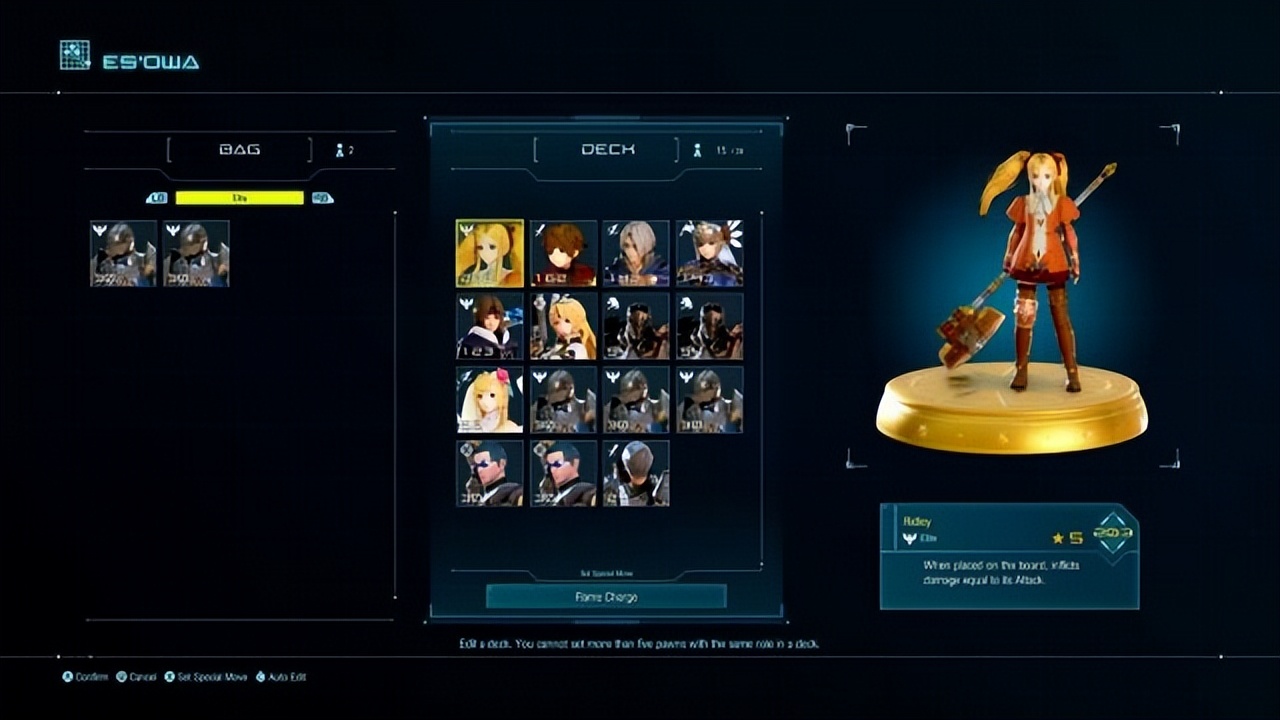Select the long silver-haired man pawn
Screen dimensions: 1280x720
(636, 254)
